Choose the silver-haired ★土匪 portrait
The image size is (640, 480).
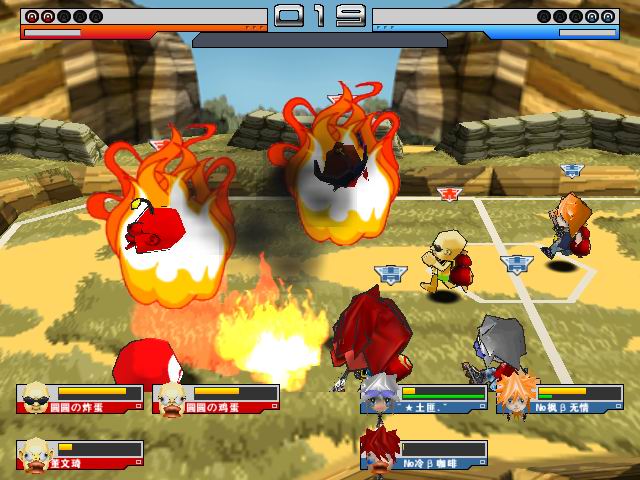380,394
